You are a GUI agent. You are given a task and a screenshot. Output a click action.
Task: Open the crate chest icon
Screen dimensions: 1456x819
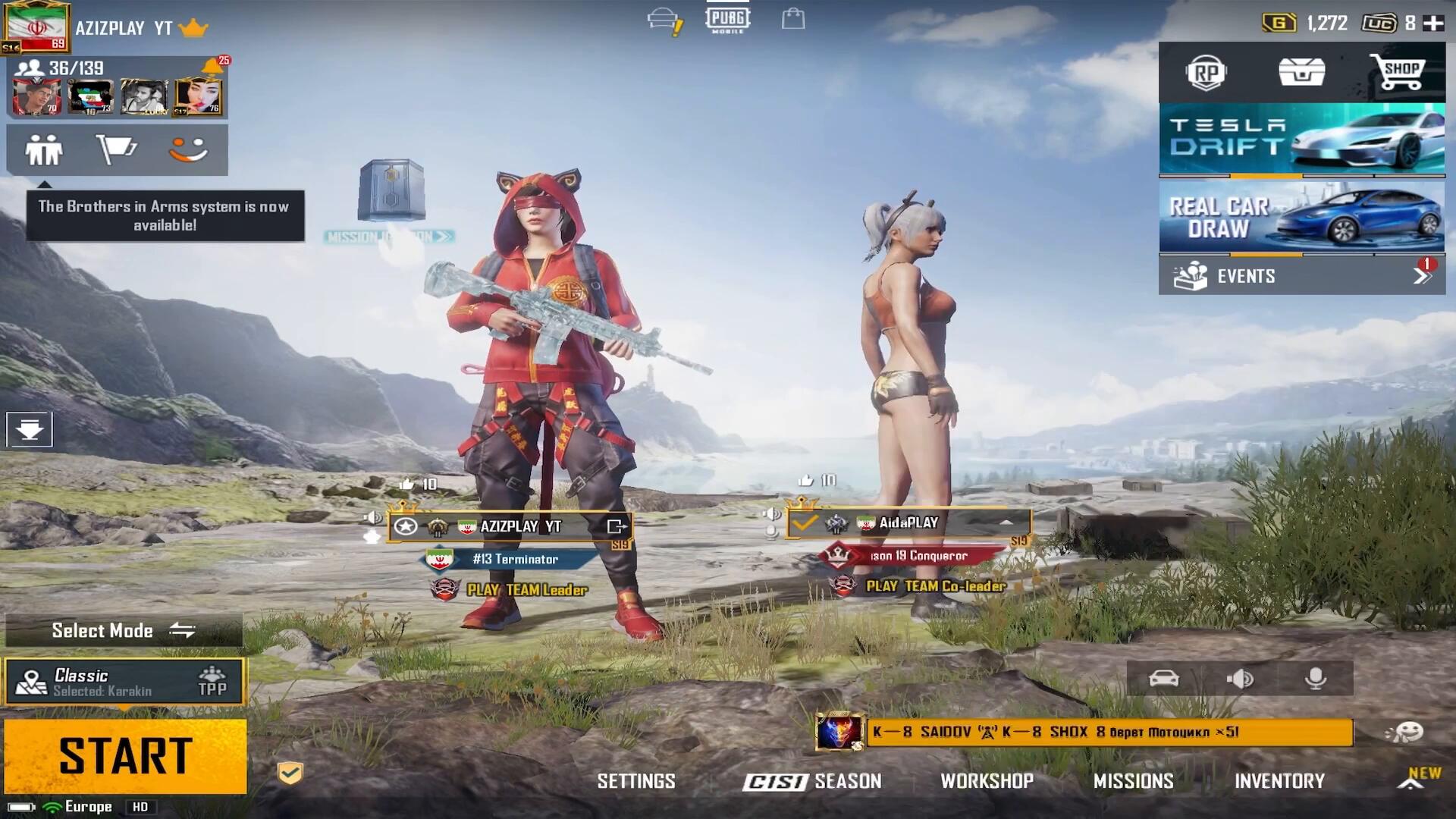[1301, 72]
